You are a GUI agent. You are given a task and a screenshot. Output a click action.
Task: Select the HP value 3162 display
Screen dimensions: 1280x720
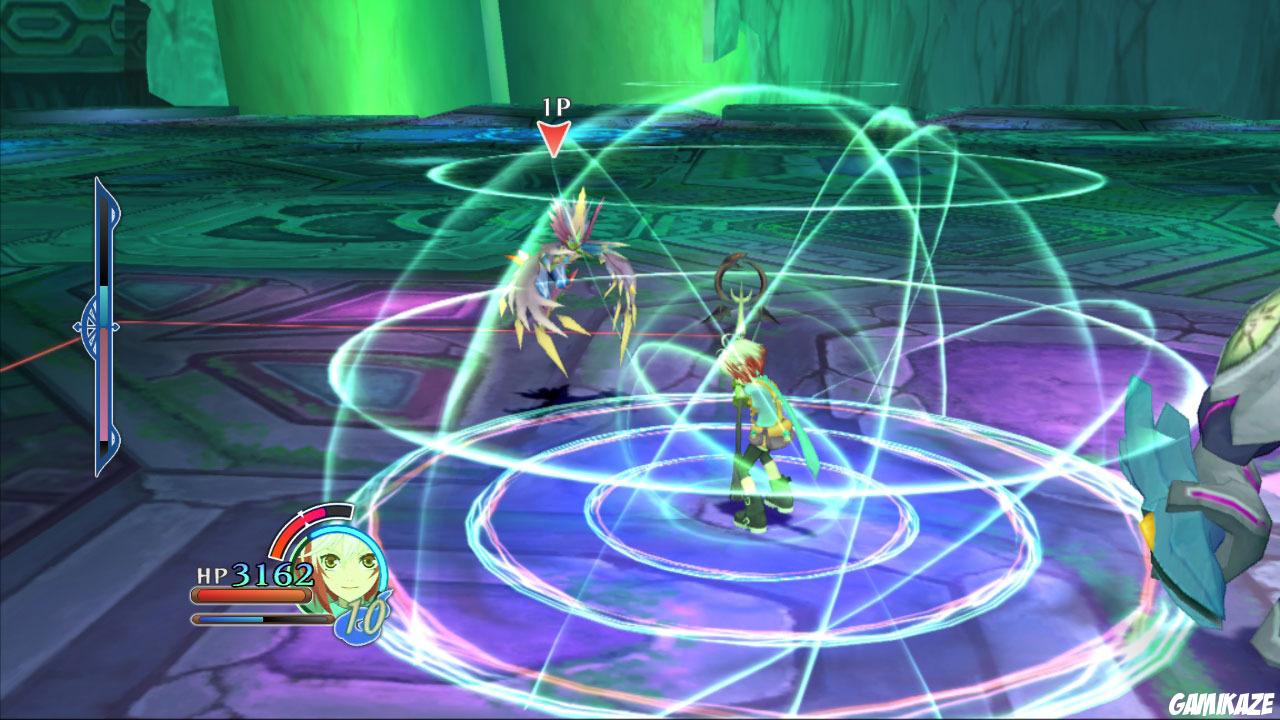(272, 574)
